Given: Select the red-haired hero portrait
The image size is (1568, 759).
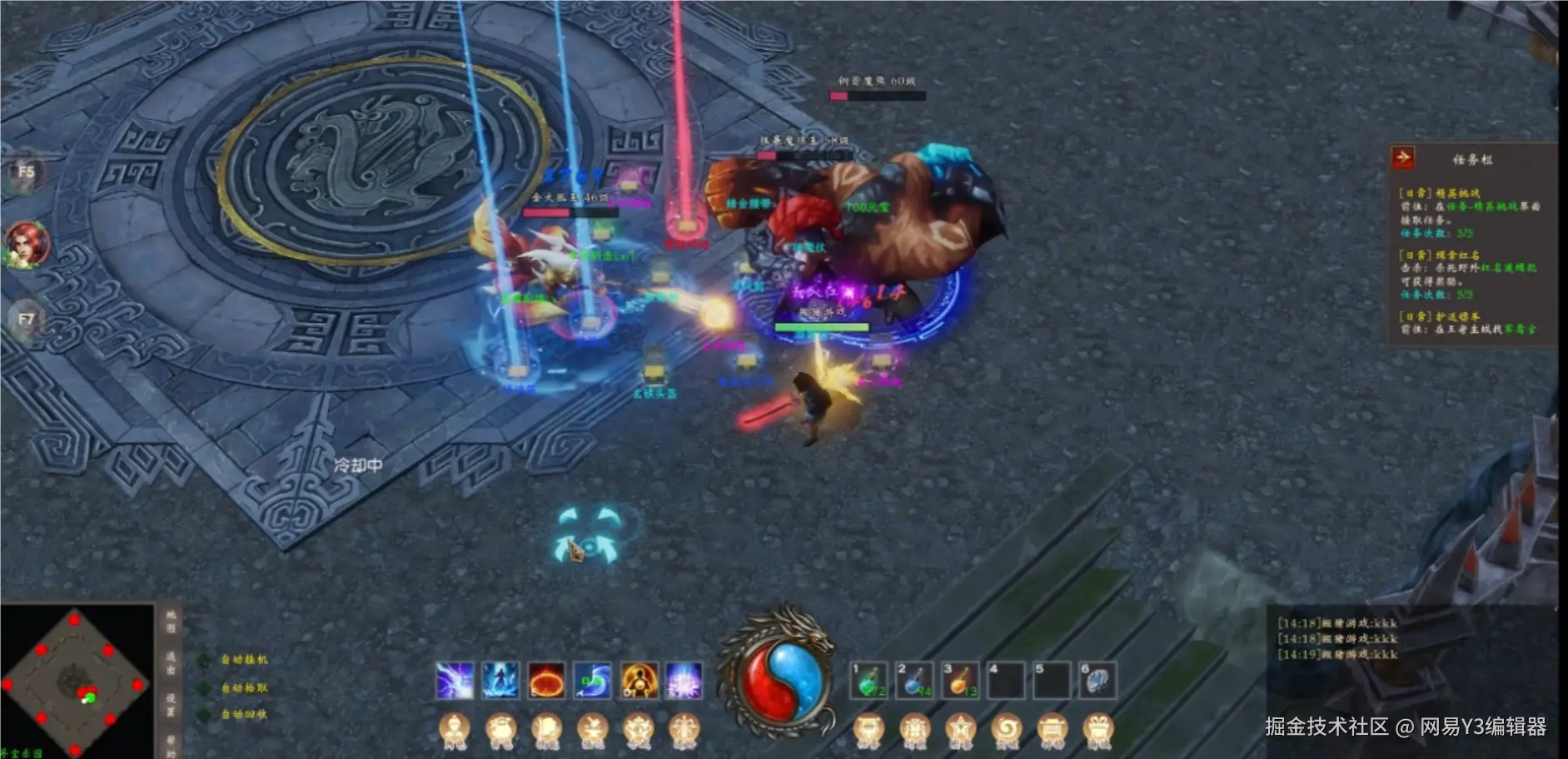Looking at the screenshot, I should [26, 244].
